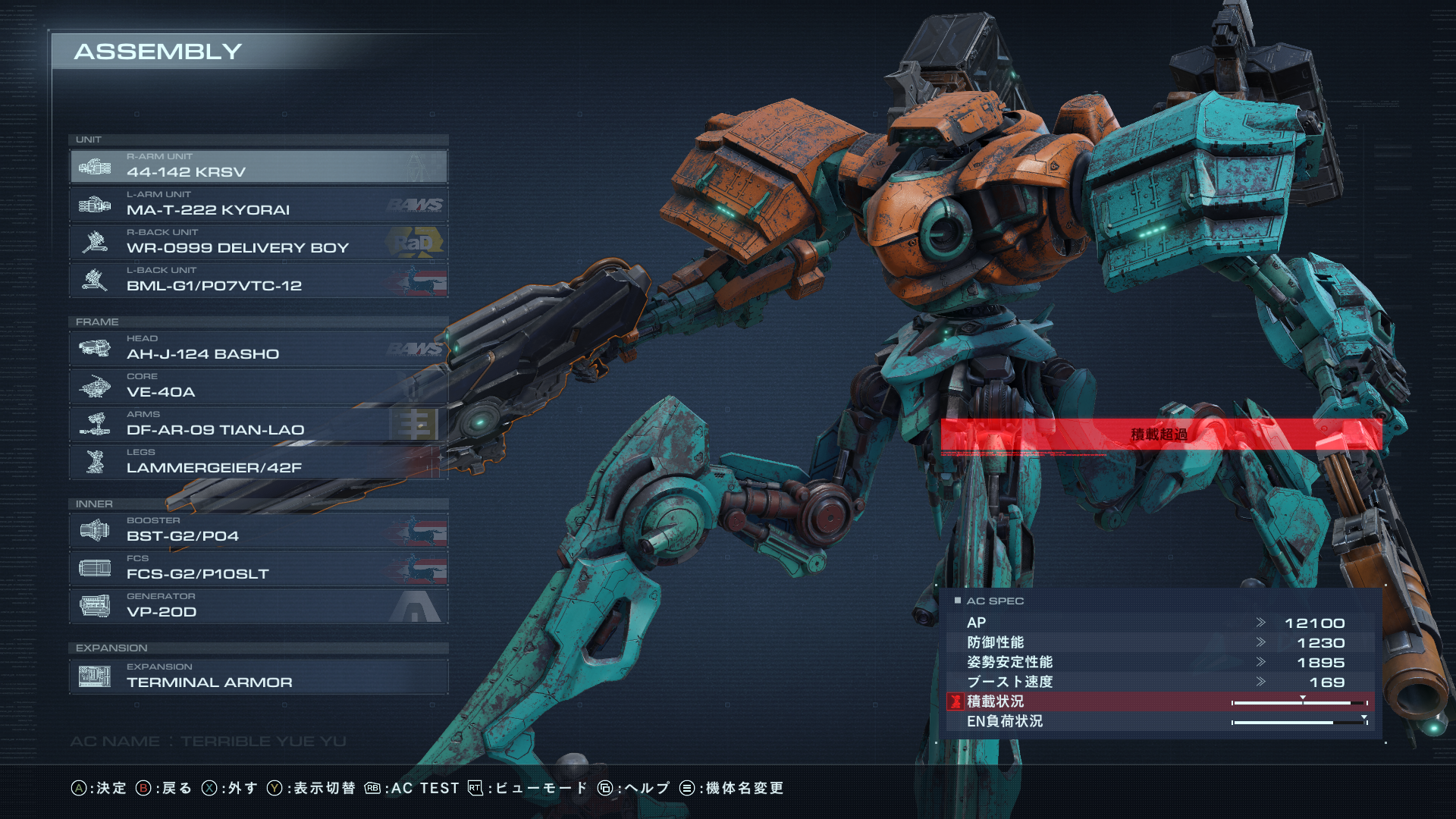Choose the Generator VP-20D slot
This screenshot has height=819, width=1456.
coord(258,606)
